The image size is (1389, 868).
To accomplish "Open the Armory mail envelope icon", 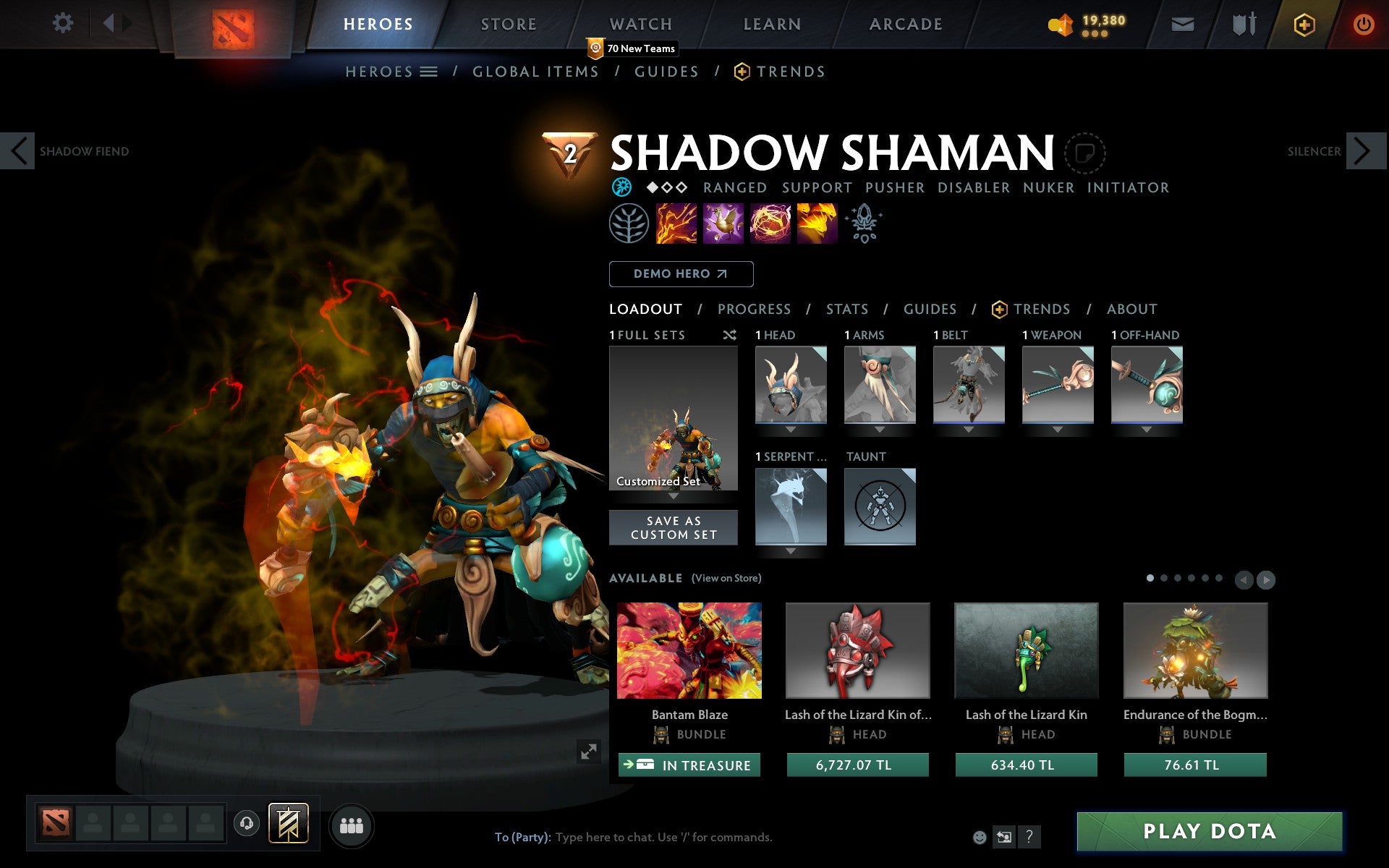I will click(1182, 24).
